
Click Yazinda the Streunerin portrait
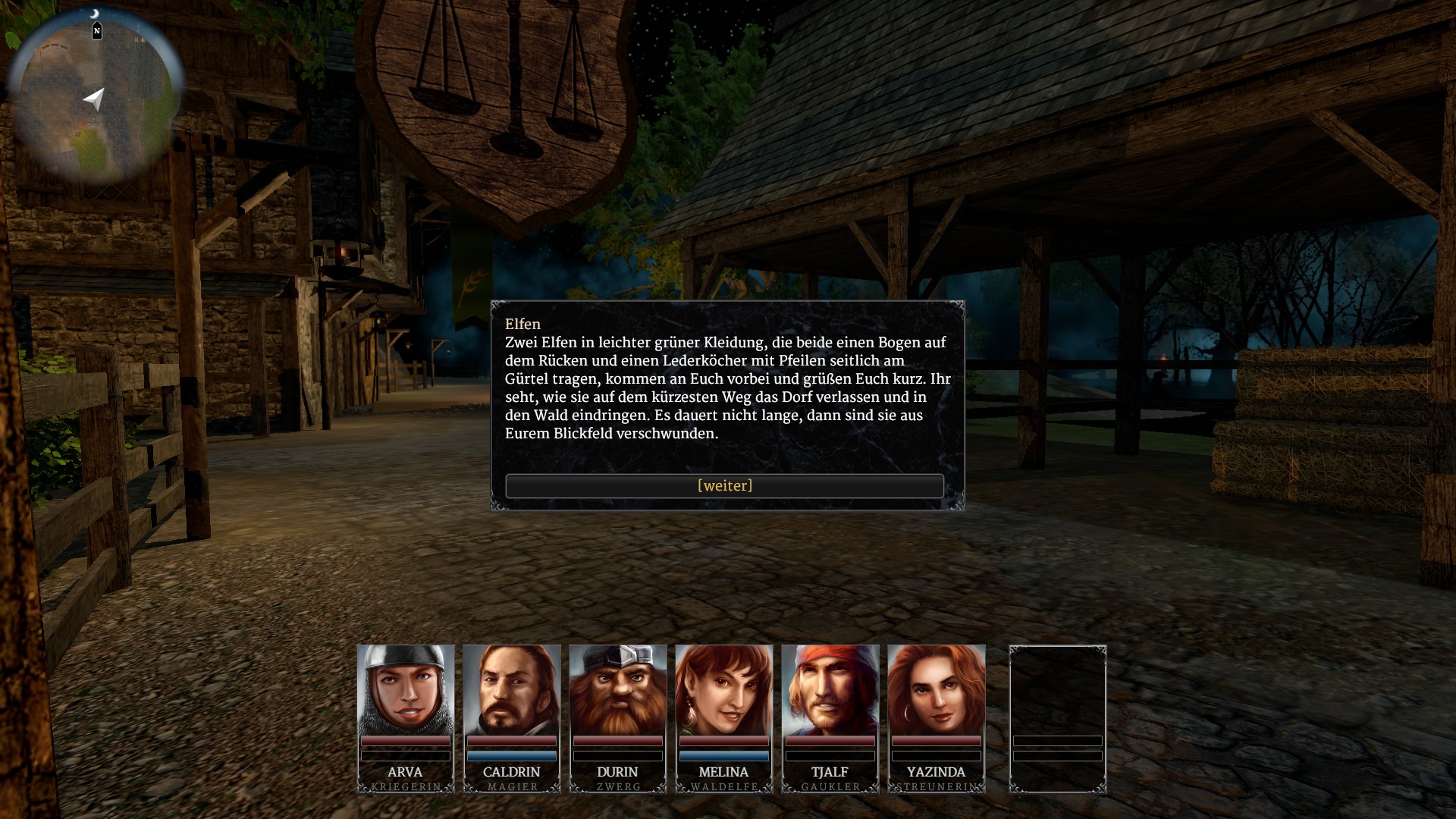[x=937, y=690]
